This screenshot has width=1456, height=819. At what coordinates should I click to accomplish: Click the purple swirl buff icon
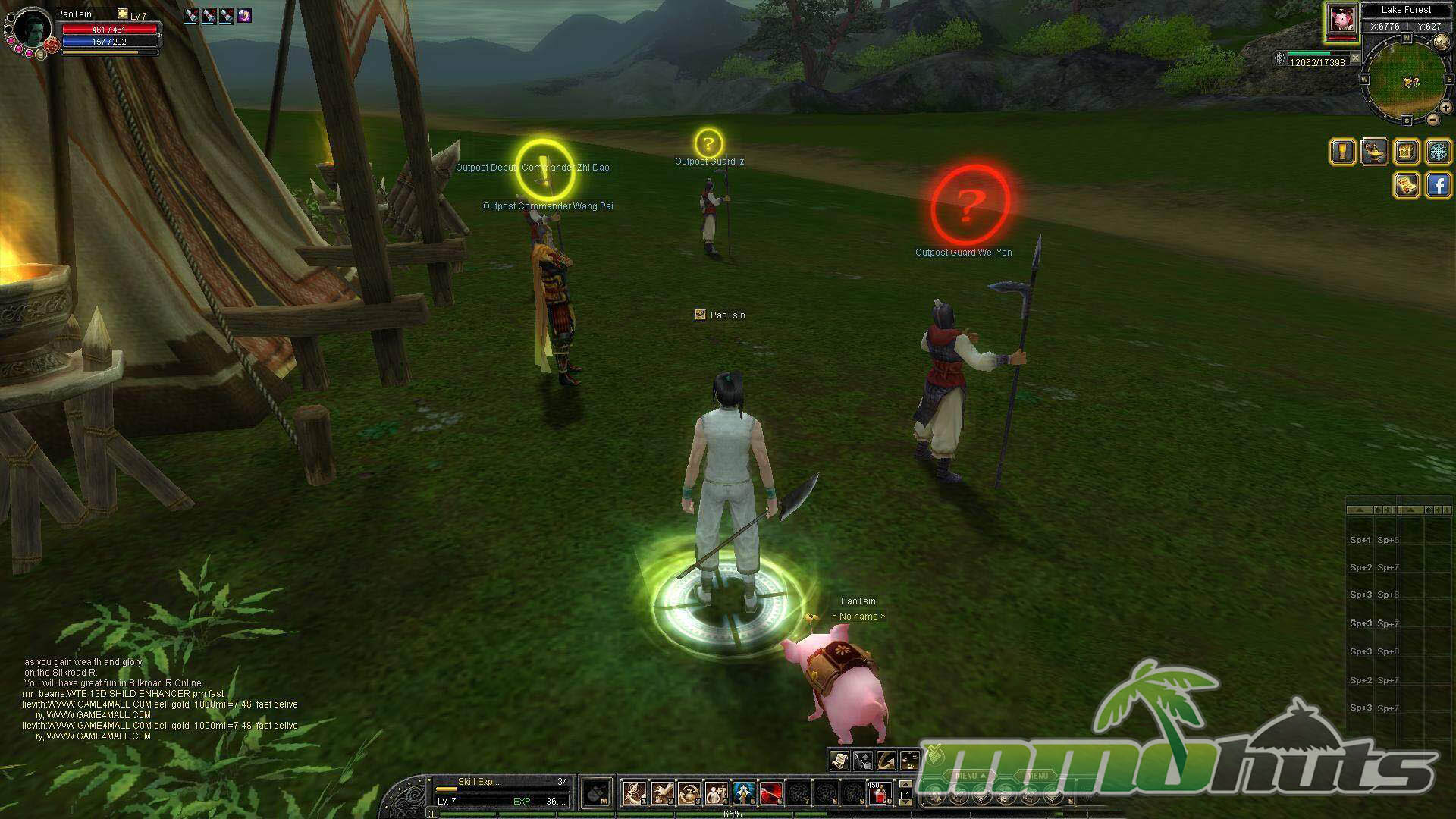click(x=244, y=15)
